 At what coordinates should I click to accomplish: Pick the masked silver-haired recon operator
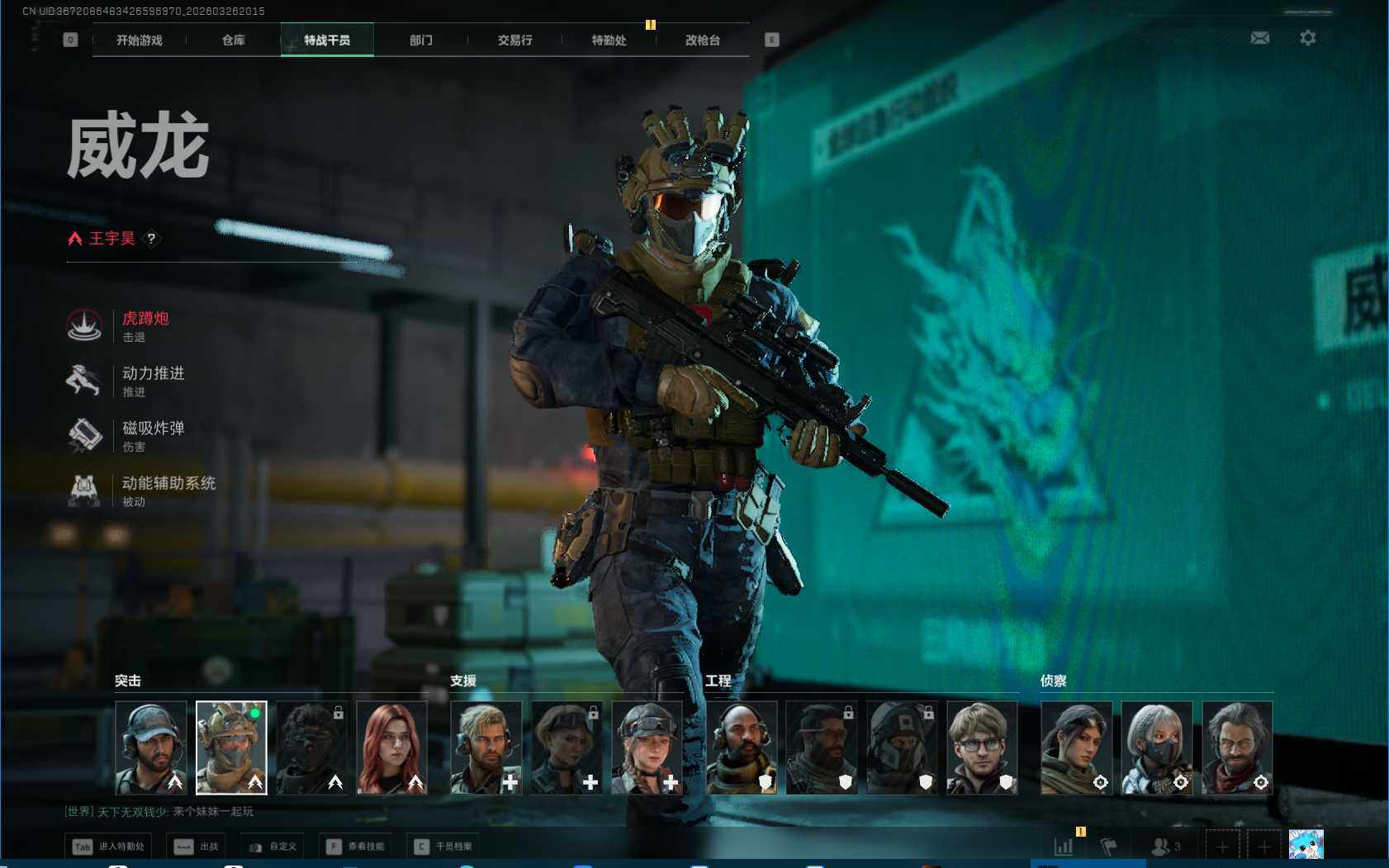(x=1156, y=747)
